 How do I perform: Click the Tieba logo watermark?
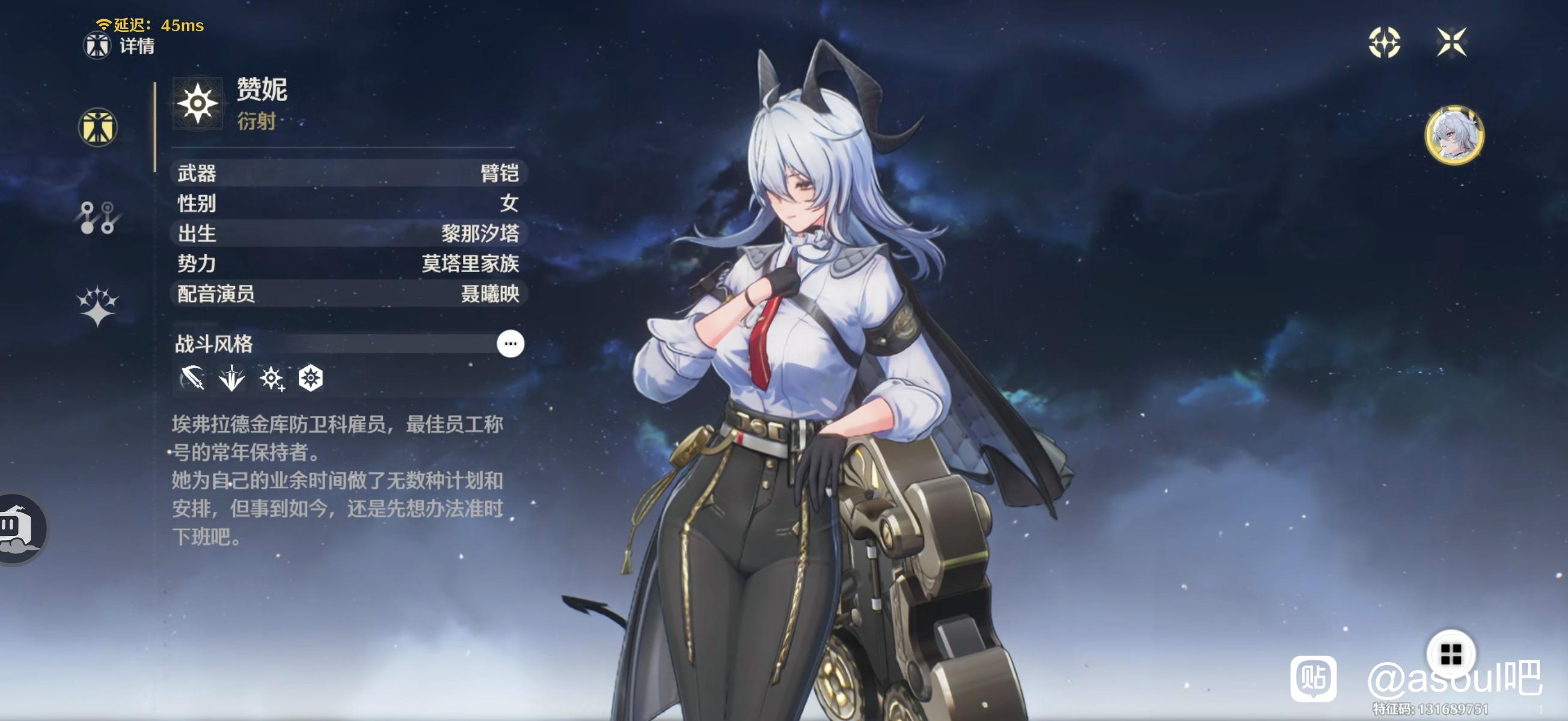(1313, 678)
